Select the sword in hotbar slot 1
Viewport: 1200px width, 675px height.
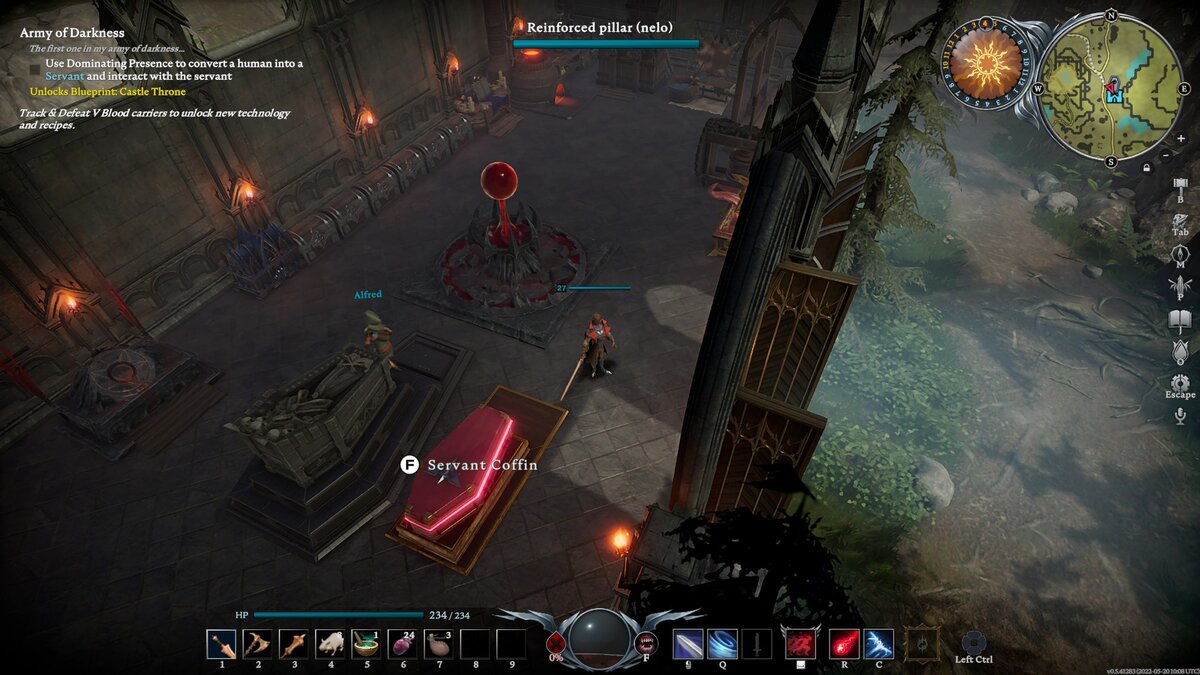[222, 644]
